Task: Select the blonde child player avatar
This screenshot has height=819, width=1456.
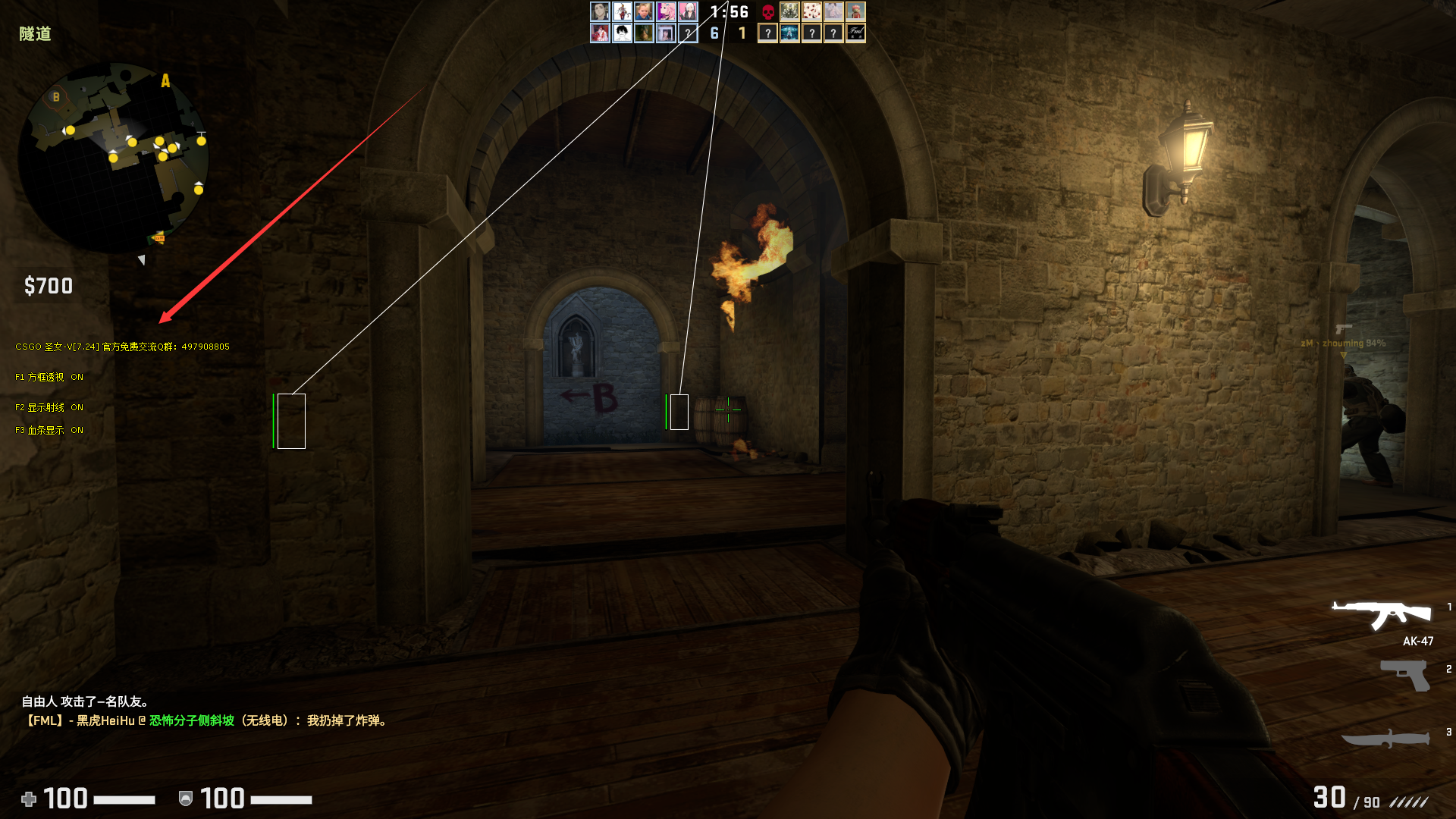Action: [x=644, y=11]
